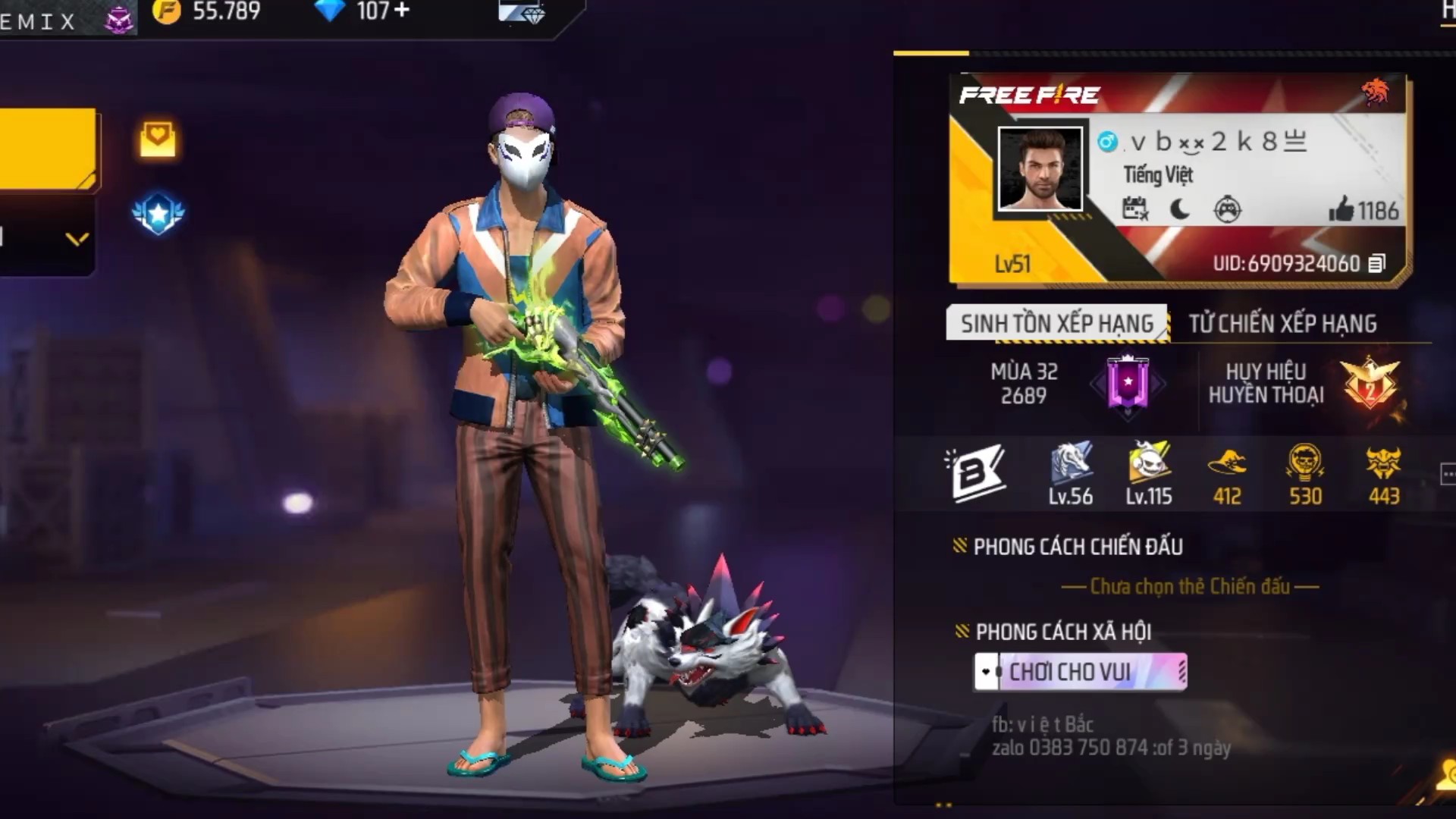
Task: Switch to the Tử Chiến Xếp Hạng tab
Action: [x=1282, y=324]
